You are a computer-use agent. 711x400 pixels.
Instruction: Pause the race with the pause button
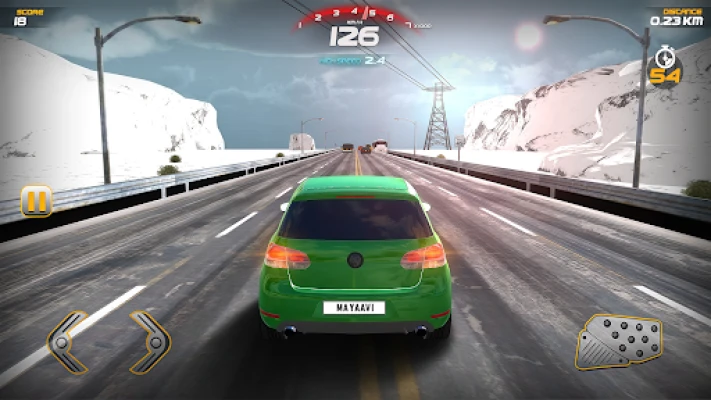point(36,201)
